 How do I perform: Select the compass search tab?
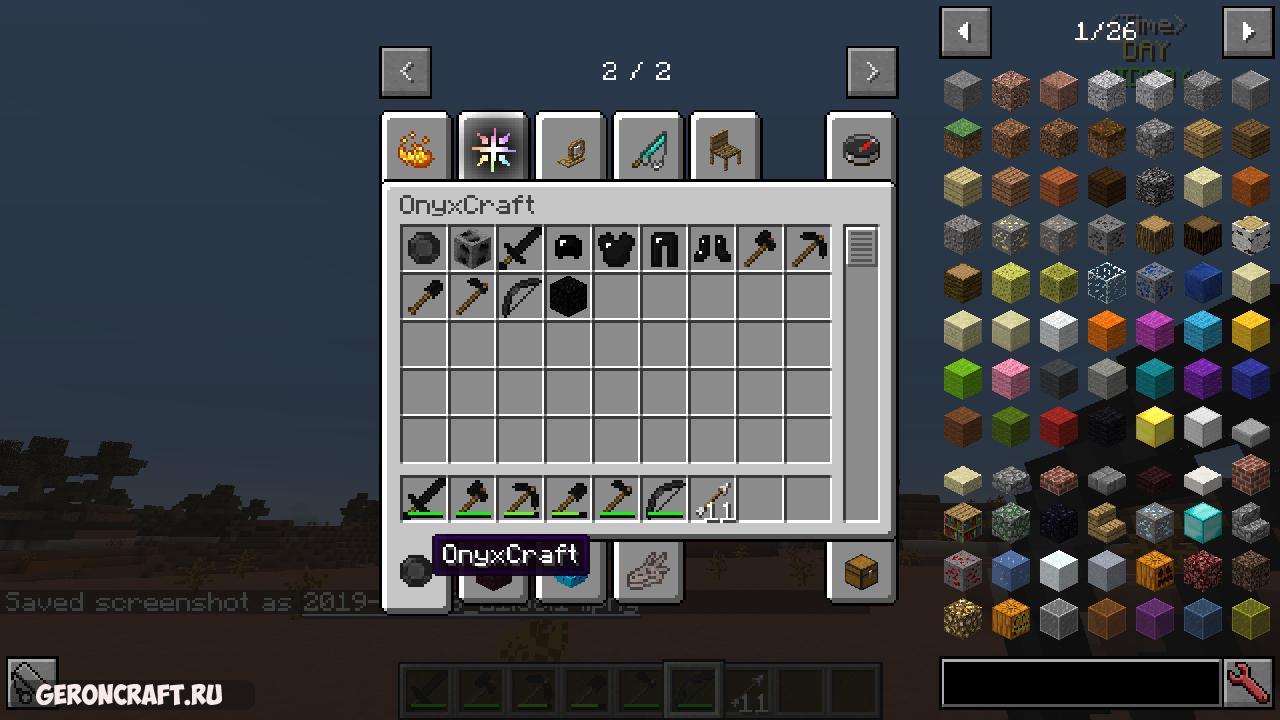point(861,149)
